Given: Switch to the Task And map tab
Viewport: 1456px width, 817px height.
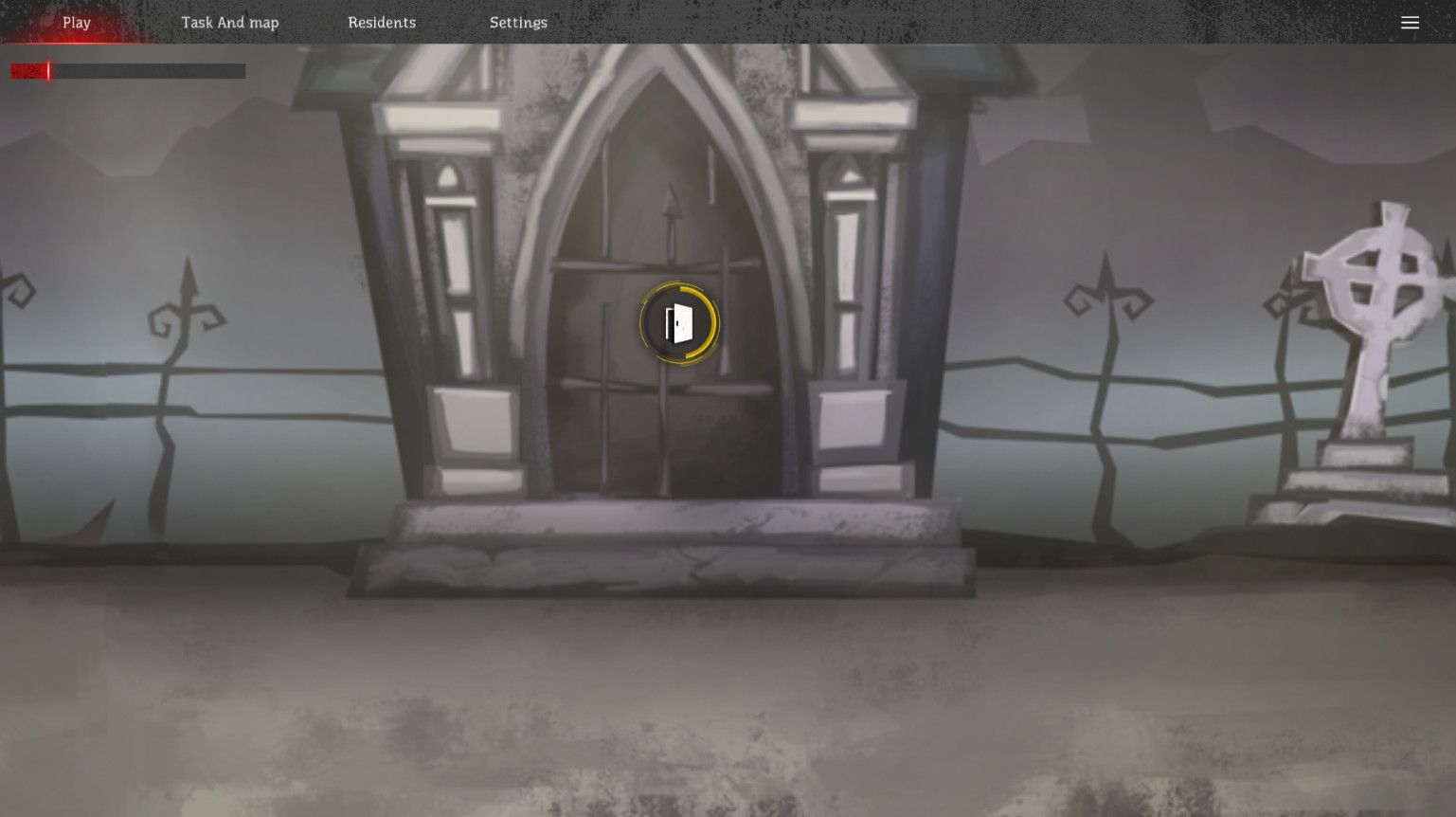Looking at the screenshot, I should [x=230, y=22].
